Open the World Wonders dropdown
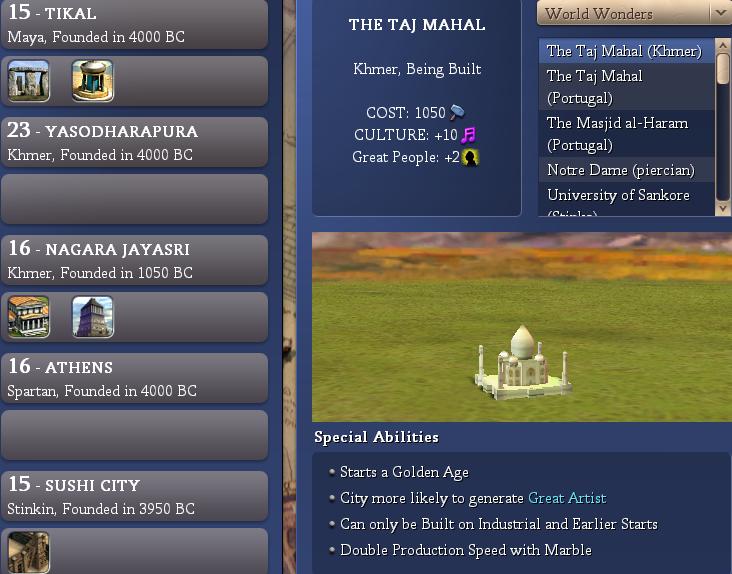Image resolution: width=732 pixels, height=574 pixels. click(x=634, y=14)
